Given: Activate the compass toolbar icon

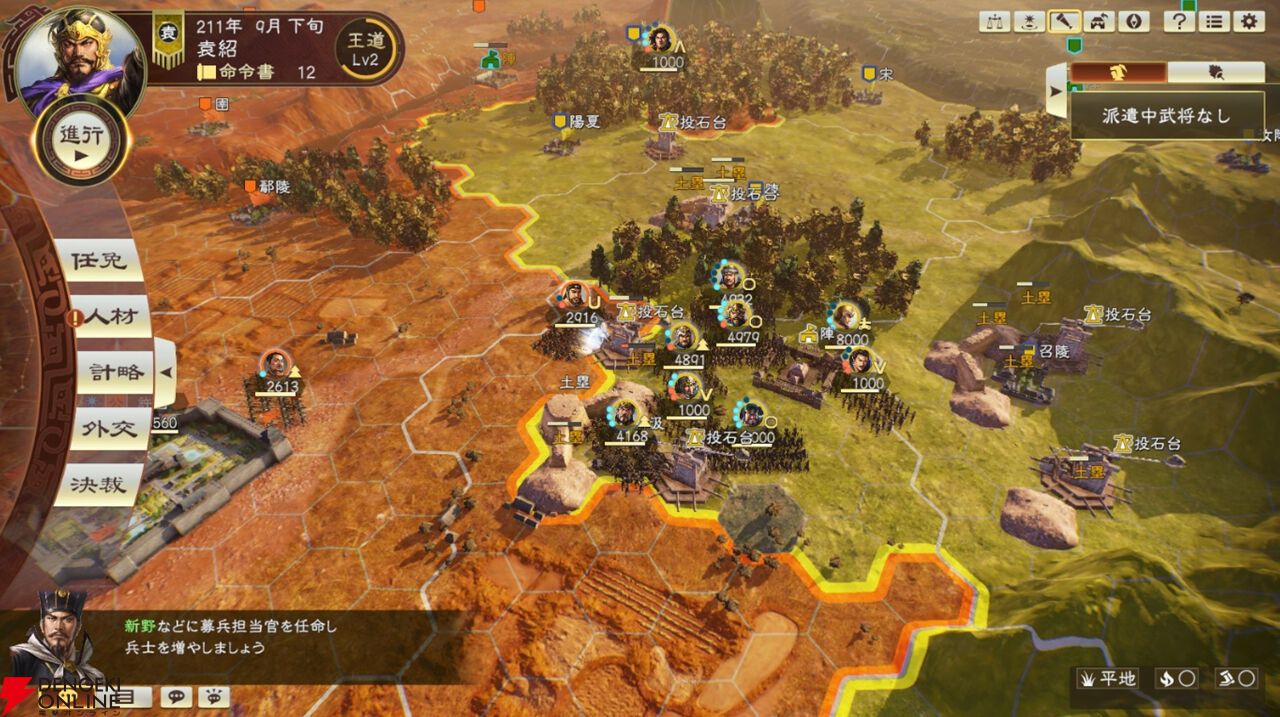Looking at the screenshot, I should click(x=1135, y=21).
